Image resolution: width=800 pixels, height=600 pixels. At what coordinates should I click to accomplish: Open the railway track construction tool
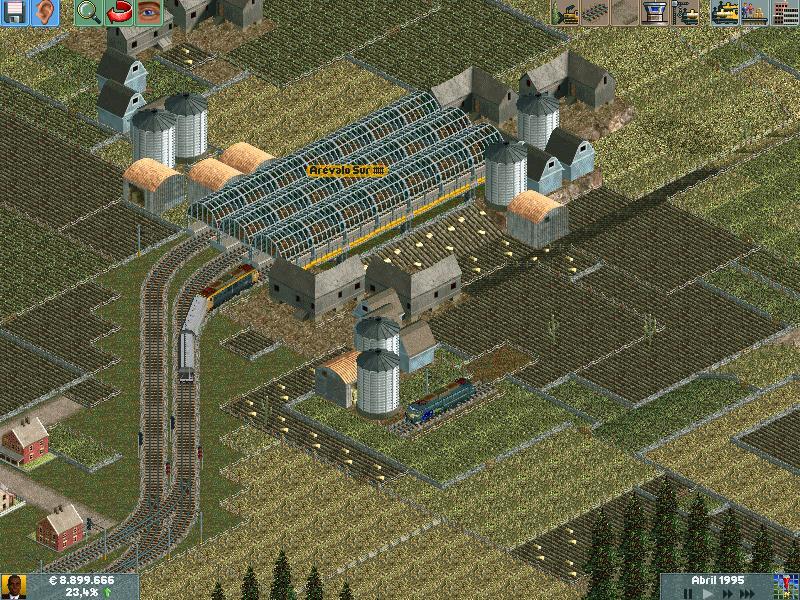(x=596, y=13)
